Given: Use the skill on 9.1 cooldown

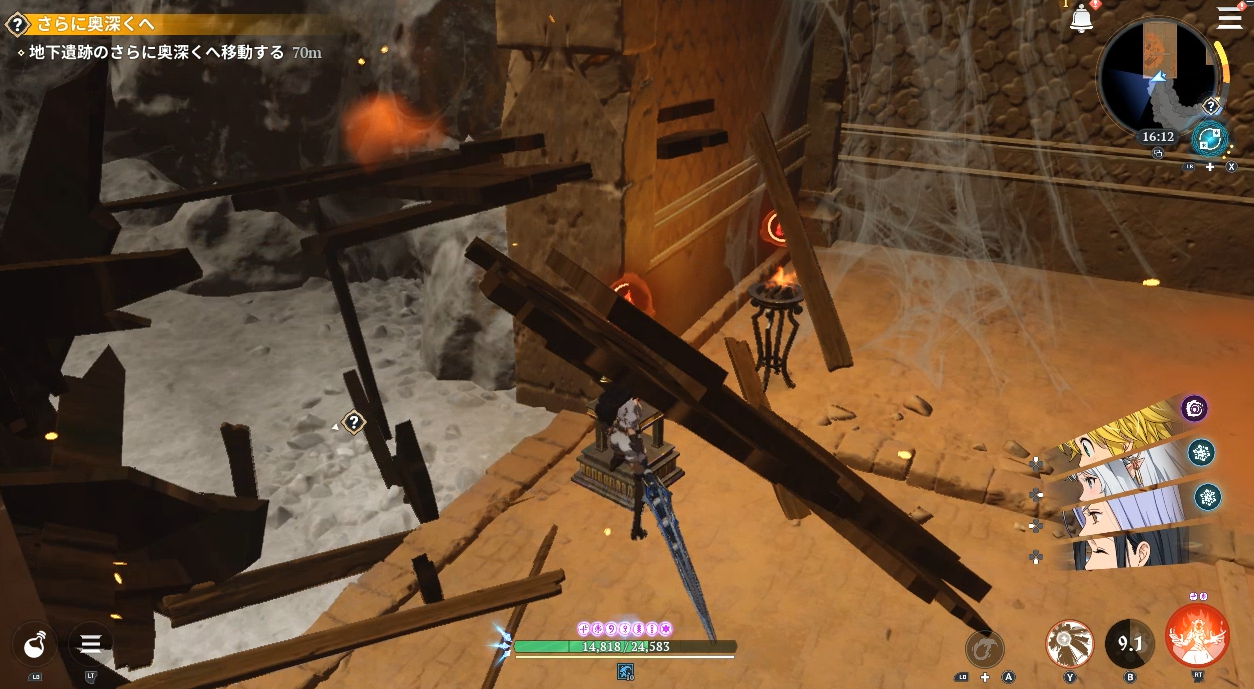Looking at the screenshot, I should (x=1130, y=643).
